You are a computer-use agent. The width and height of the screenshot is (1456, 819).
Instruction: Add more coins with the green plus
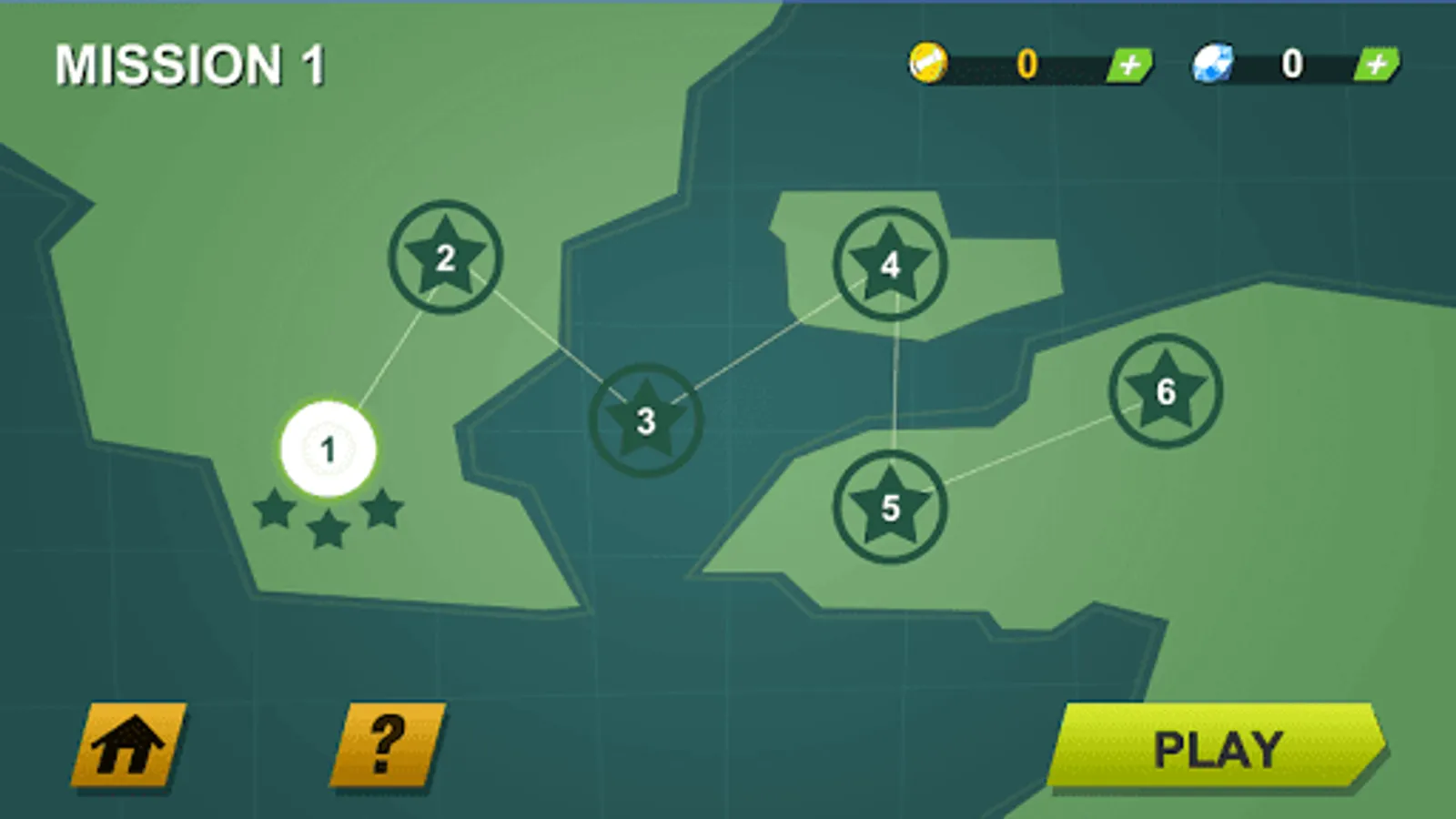click(x=1128, y=64)
